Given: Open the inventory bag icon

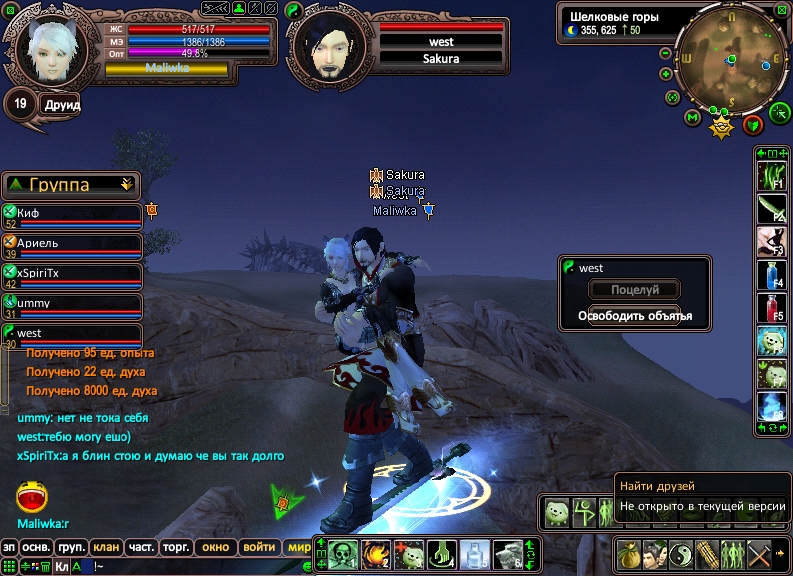Looking at the screenshot, I should point(630,553).
